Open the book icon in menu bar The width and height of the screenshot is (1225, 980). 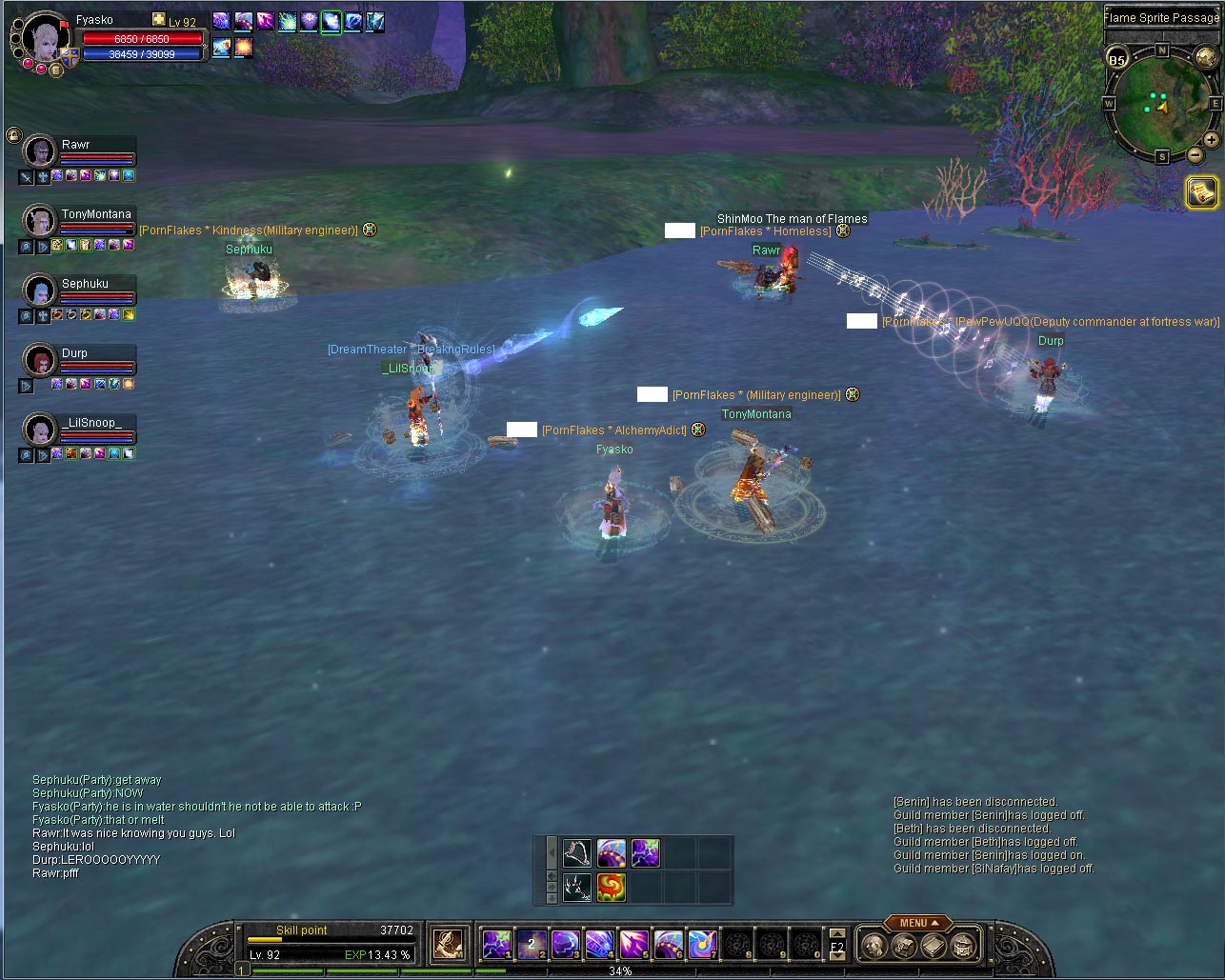934,946
